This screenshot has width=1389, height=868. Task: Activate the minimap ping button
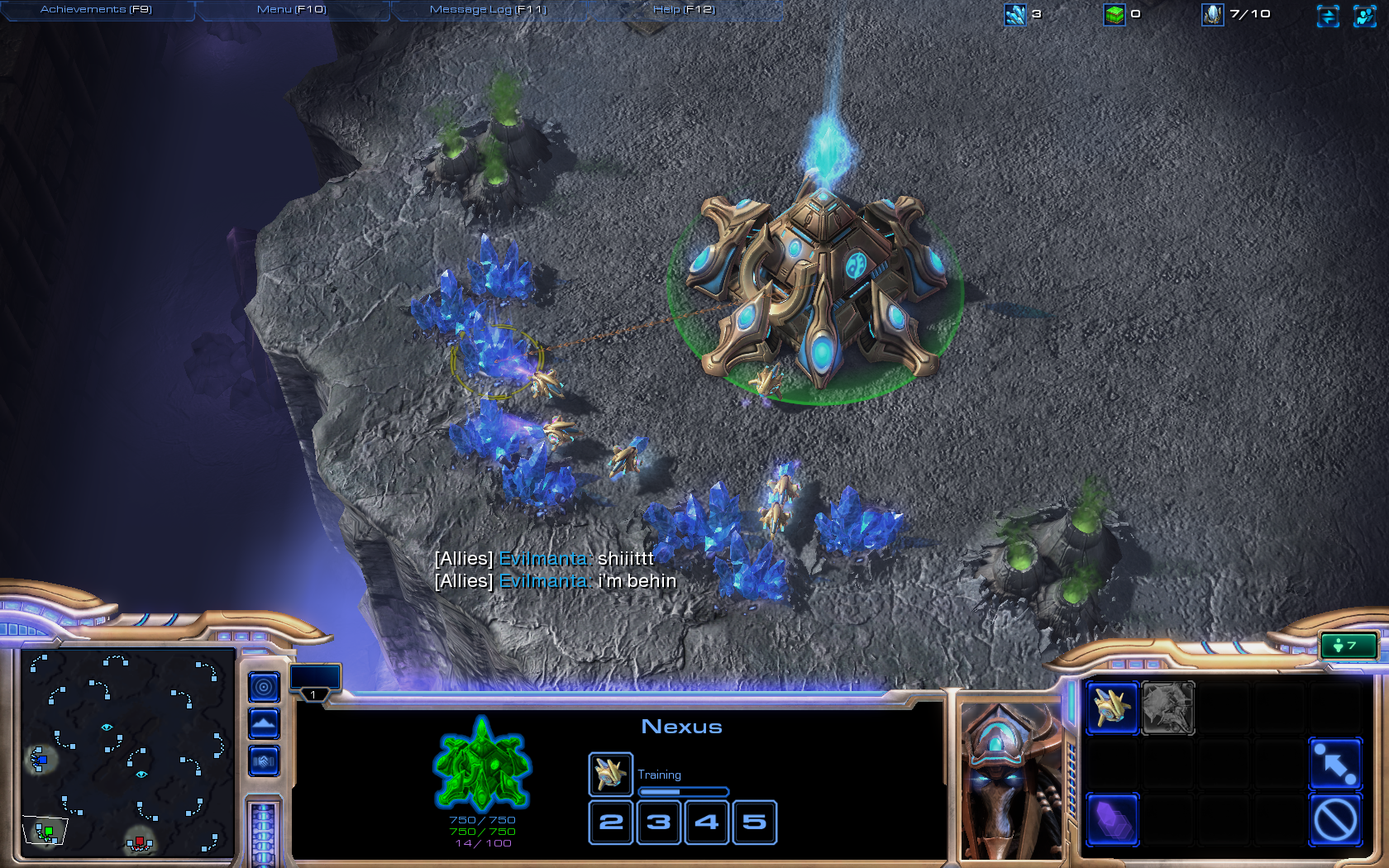(264, 686)
